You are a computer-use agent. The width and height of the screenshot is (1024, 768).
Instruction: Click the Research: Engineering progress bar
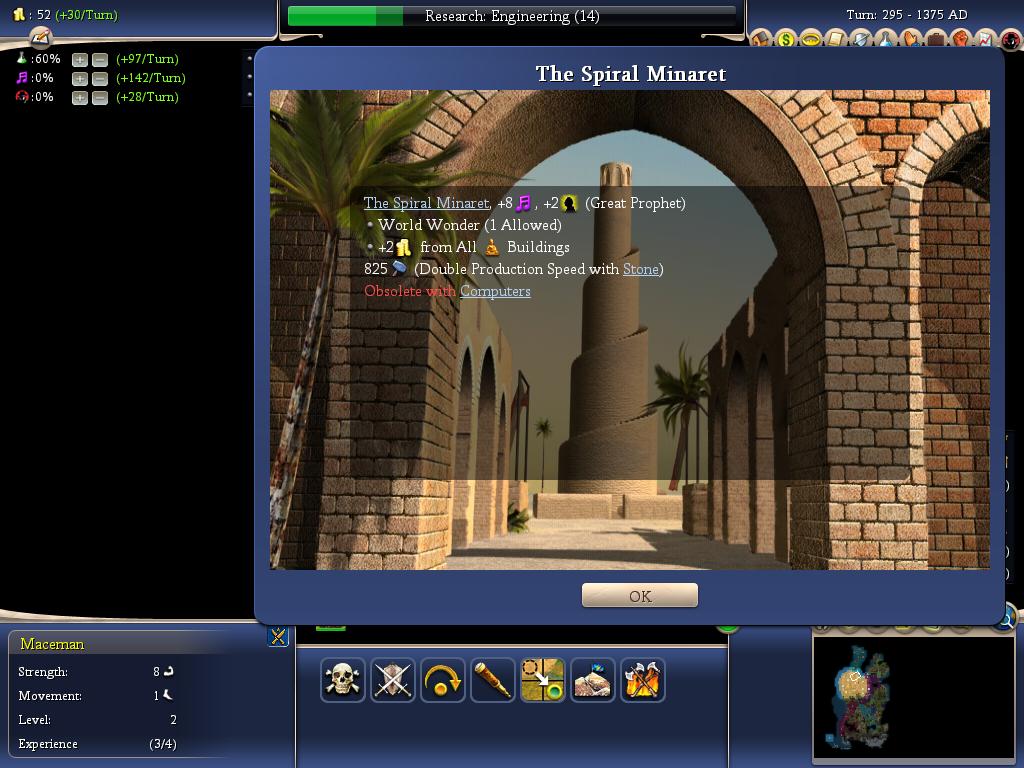511,16
